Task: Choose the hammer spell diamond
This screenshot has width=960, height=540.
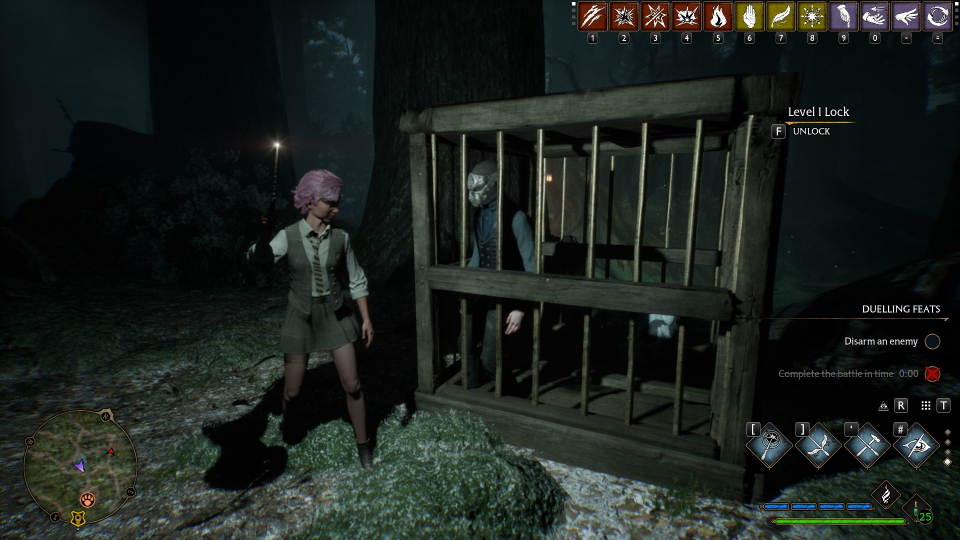Action: 866,444
